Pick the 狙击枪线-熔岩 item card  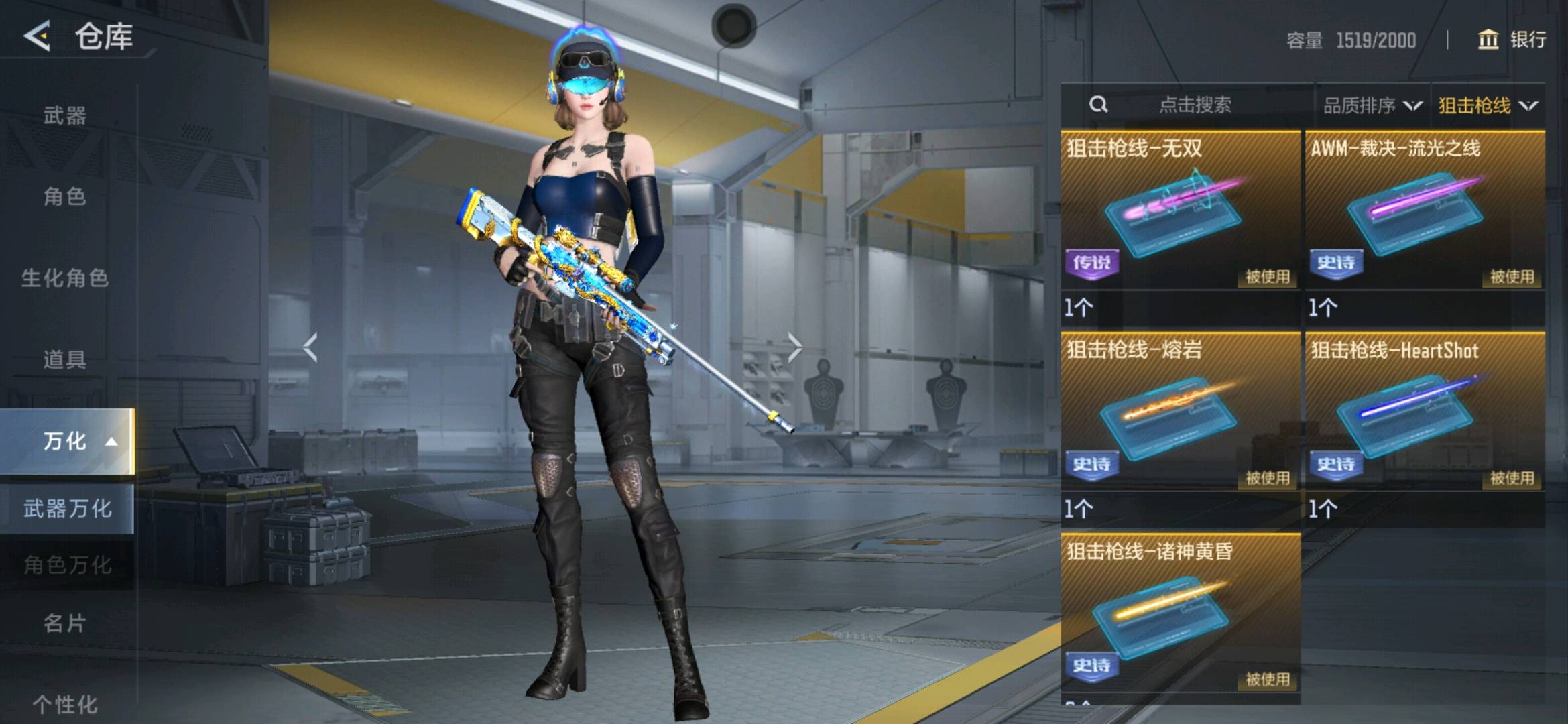1180,412
